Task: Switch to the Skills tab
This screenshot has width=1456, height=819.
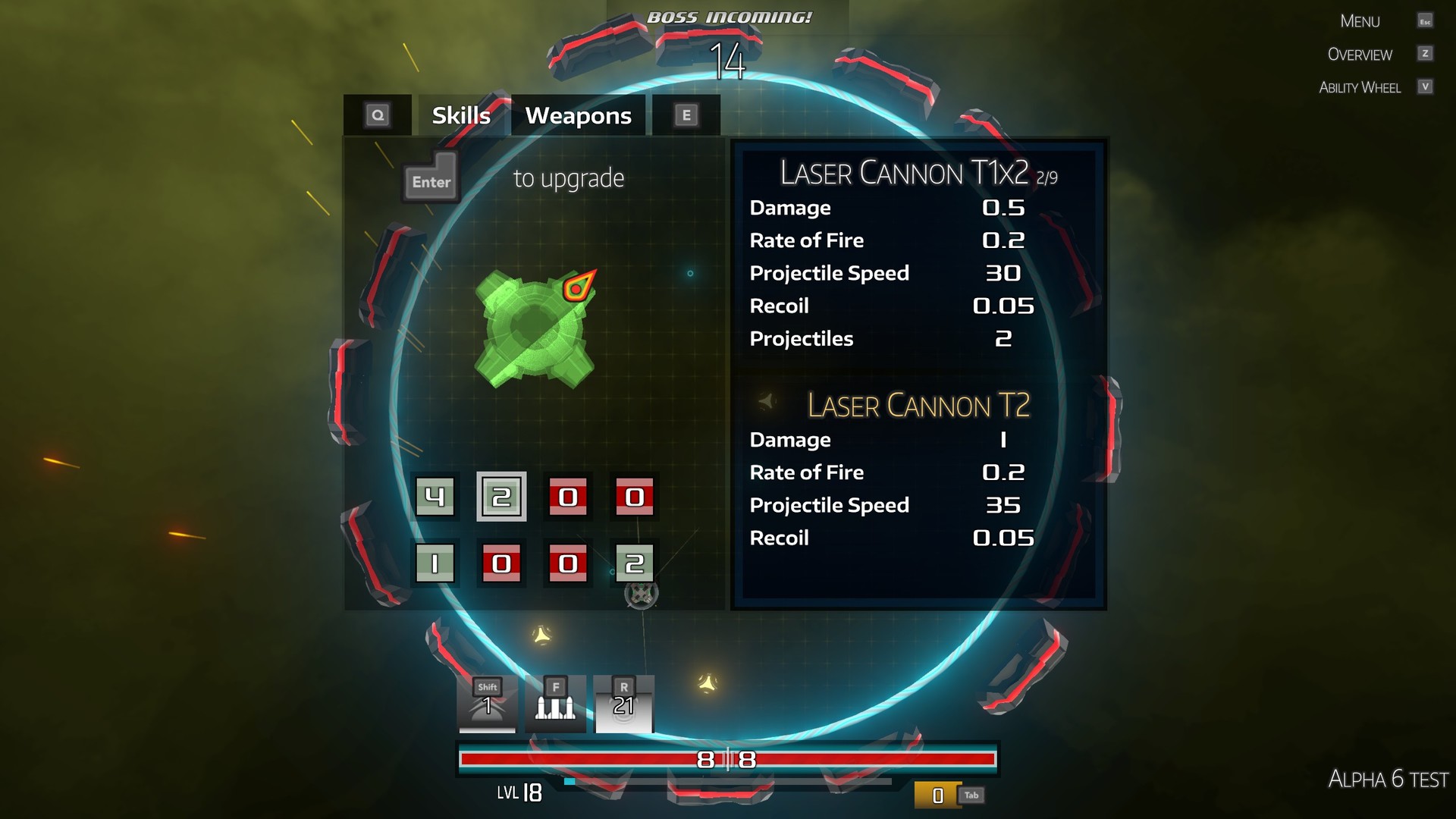Action: pos(460,115)
